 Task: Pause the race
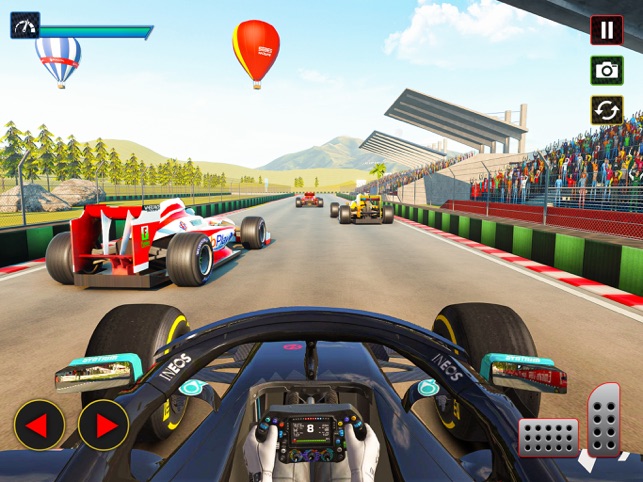[606, 30]
